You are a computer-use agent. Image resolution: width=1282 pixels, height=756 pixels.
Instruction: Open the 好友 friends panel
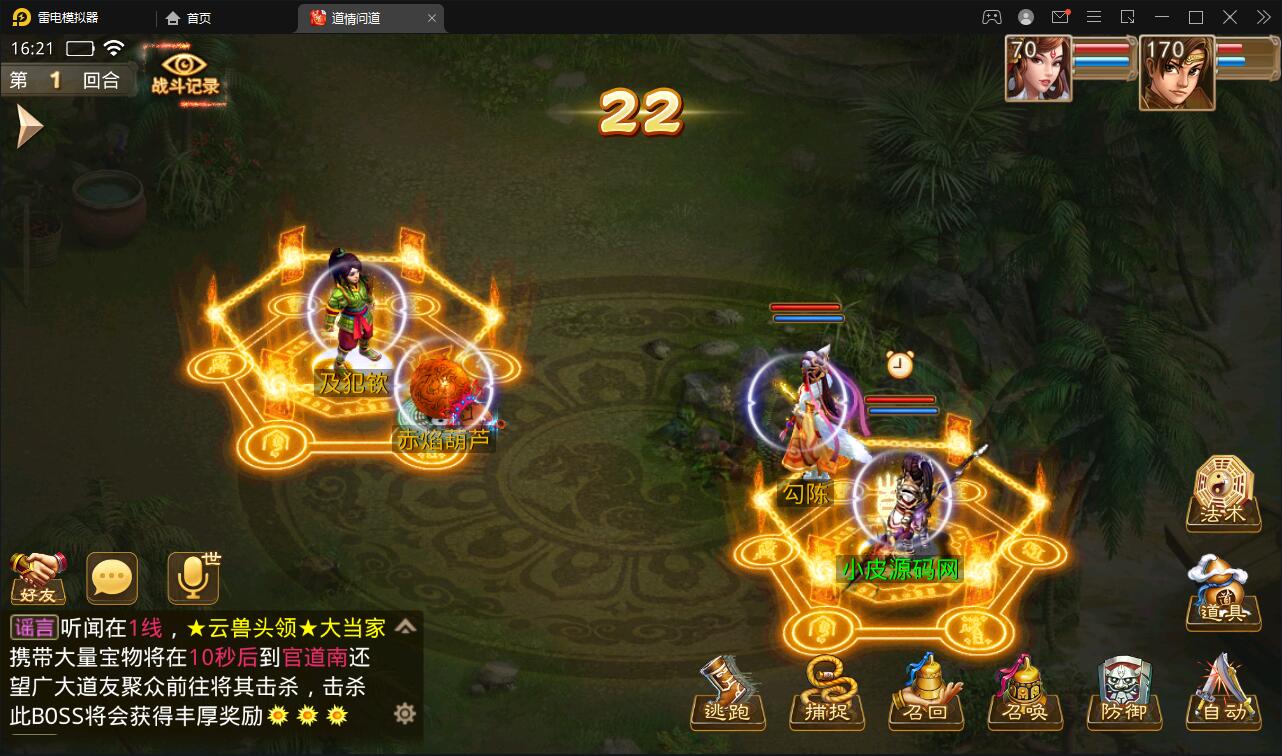click(38, 578)
